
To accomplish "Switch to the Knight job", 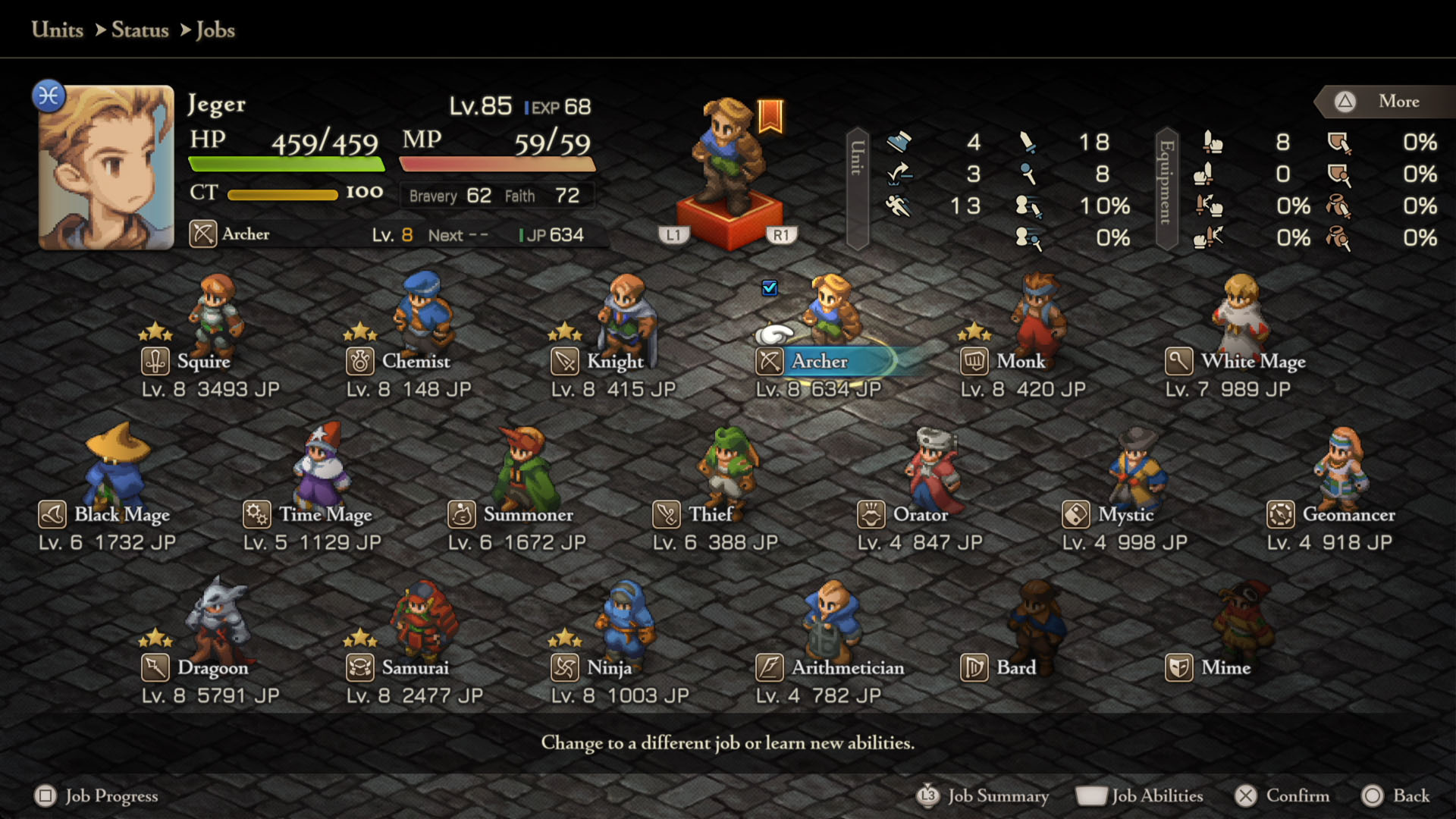I will (x=614, y=362).
